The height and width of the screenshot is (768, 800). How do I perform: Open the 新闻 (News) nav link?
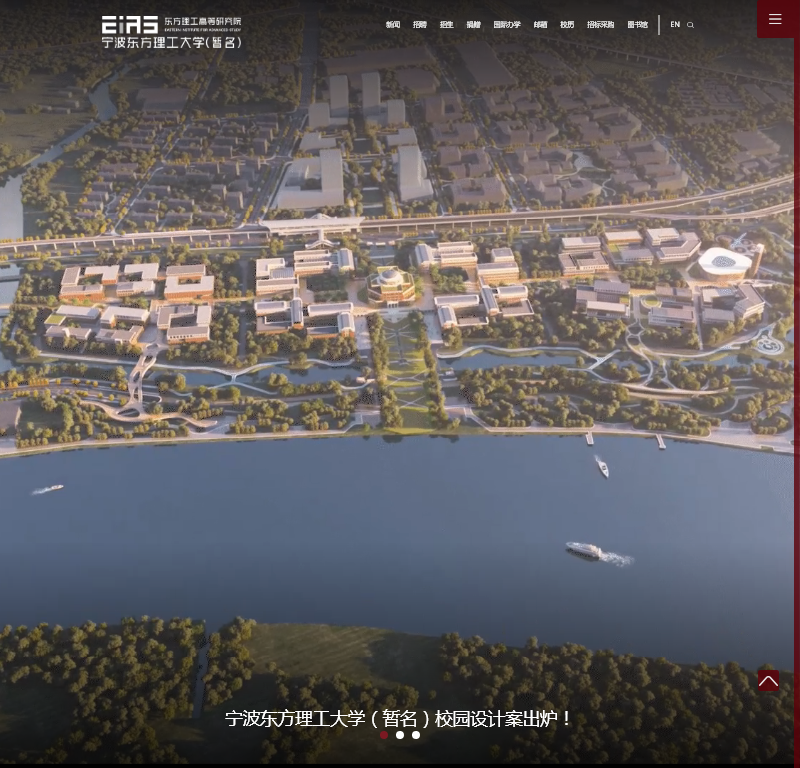pyautogui.click(x=393, y=25)
